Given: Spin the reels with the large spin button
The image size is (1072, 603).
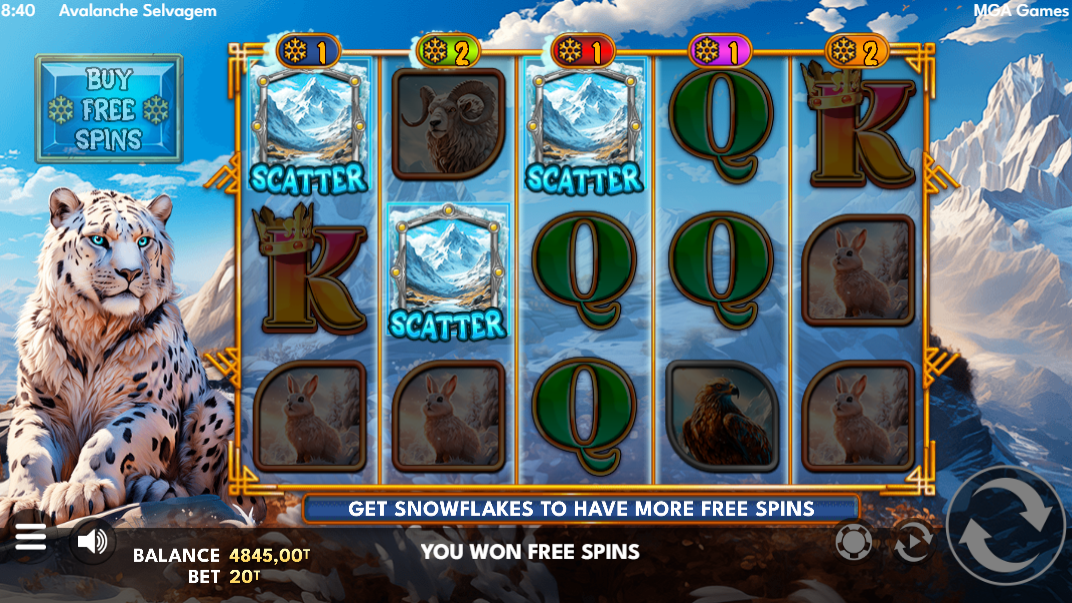Looking at the screenshot, I should coord(1005,526).
